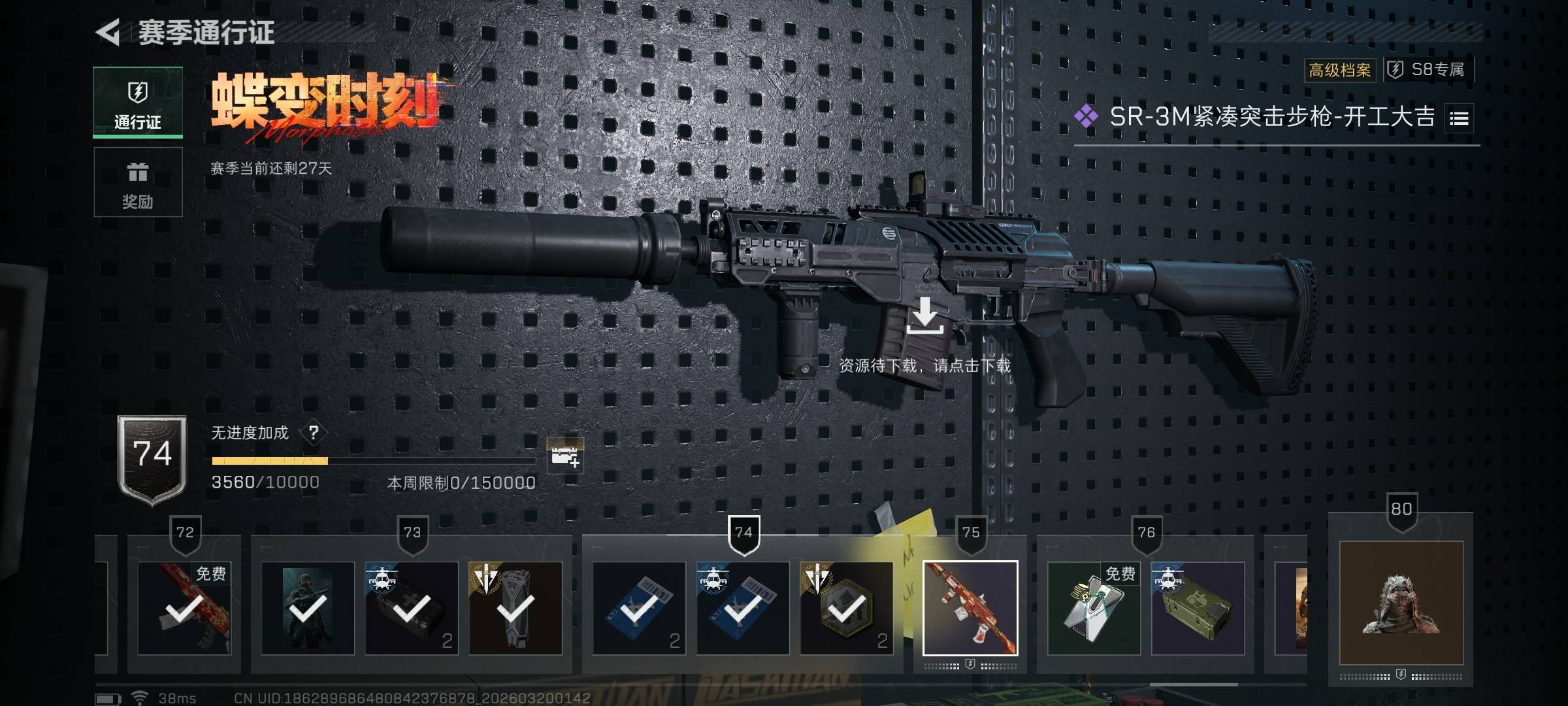Switch to the 通行证 pass tab
Viewport: 1568px width, 706px height.
click(138, 103)
